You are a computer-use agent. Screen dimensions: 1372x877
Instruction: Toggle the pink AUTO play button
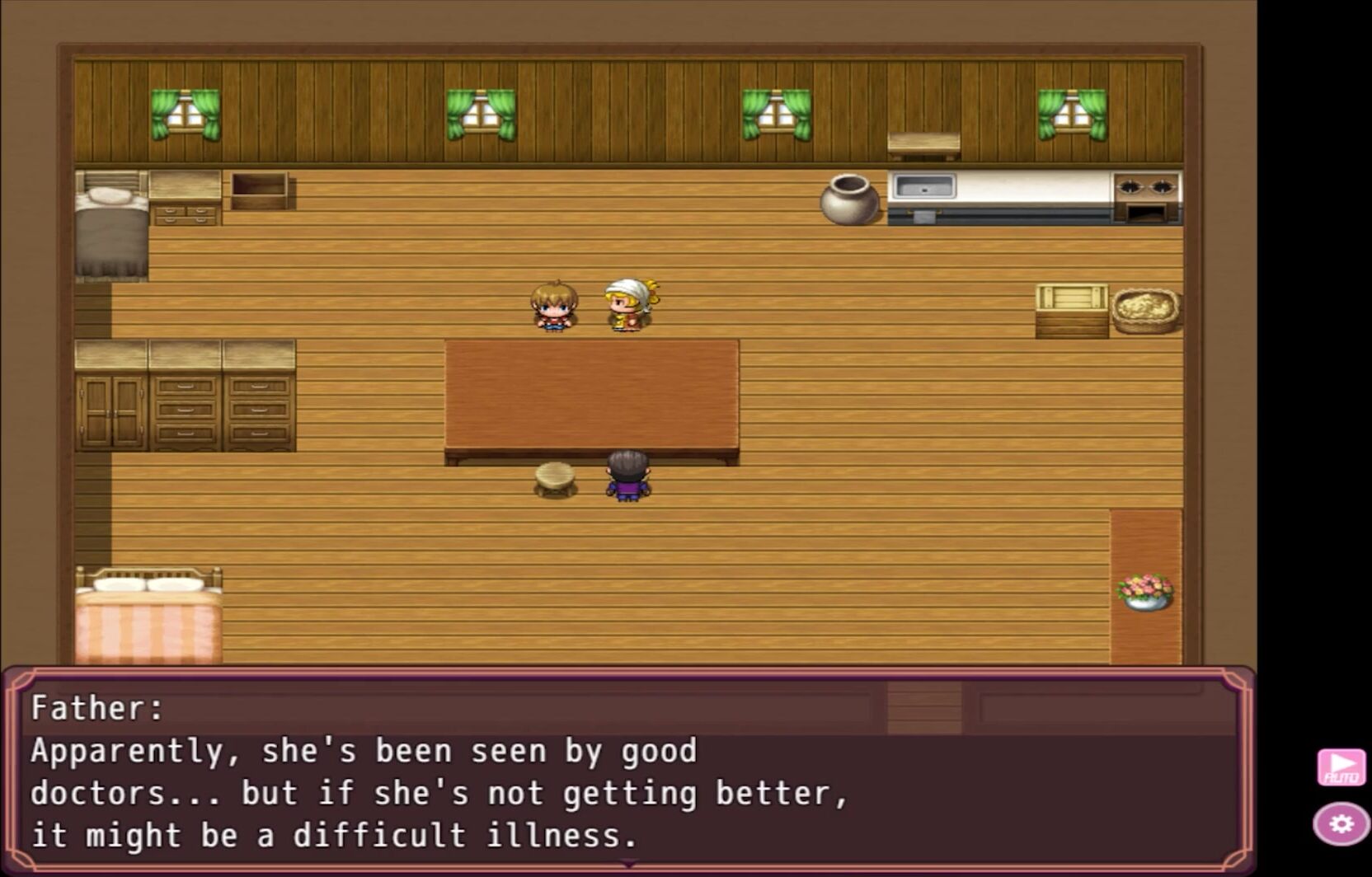click(1341, 767)
